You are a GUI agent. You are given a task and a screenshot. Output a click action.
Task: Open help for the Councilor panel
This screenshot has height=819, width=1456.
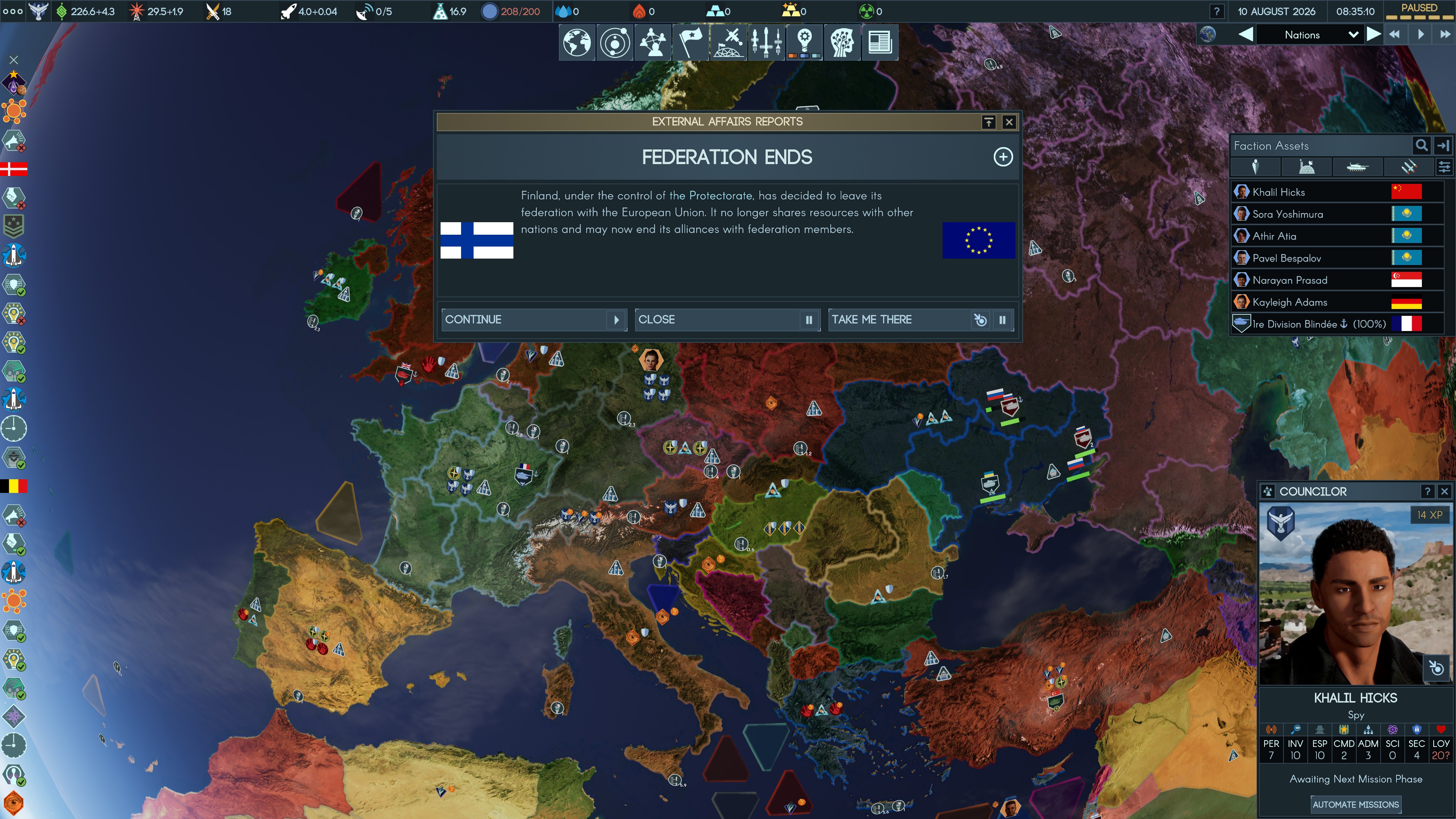1427,491
